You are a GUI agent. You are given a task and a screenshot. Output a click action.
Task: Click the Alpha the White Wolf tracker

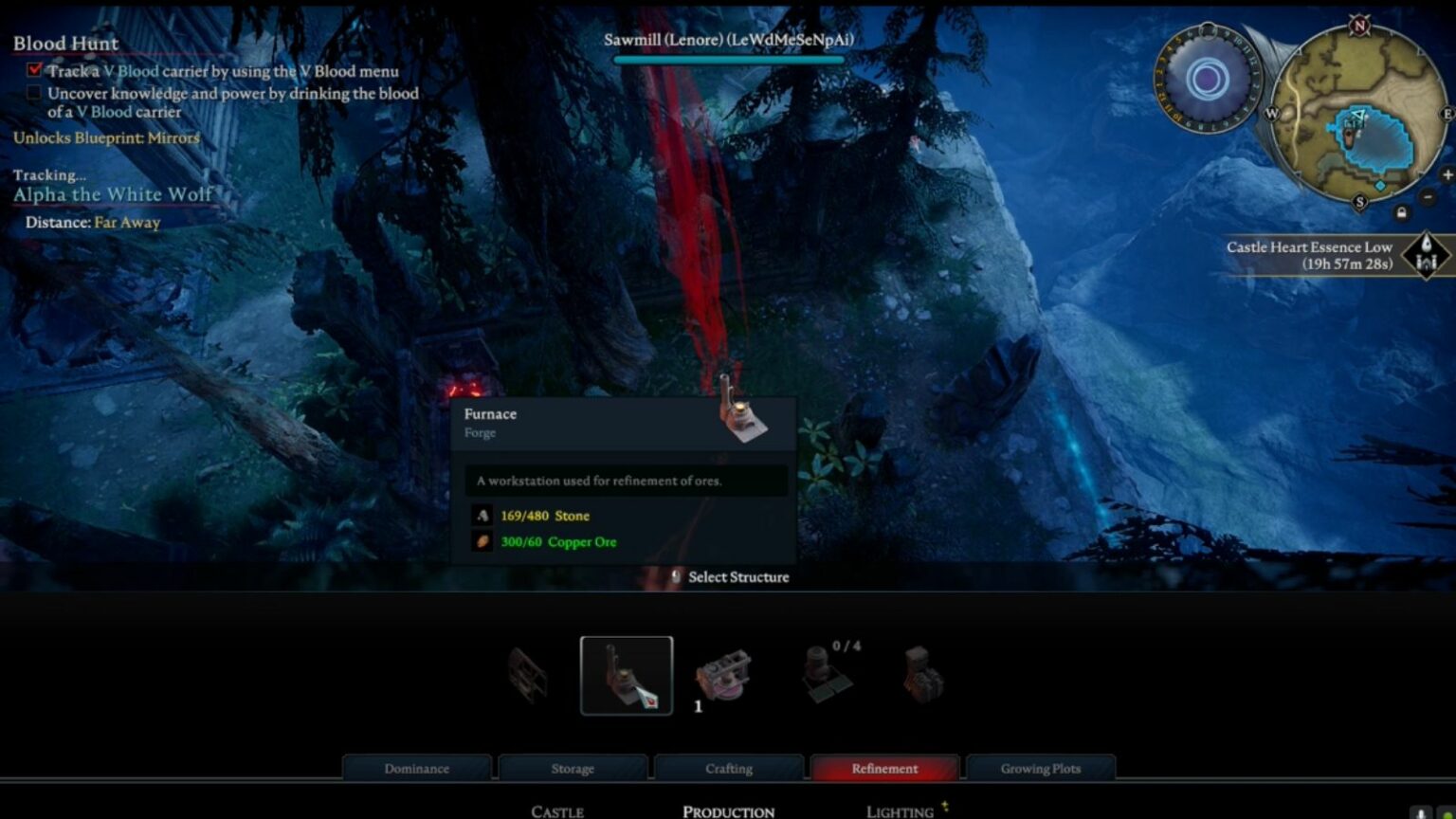pyautogui.click(x=113, y=194)
